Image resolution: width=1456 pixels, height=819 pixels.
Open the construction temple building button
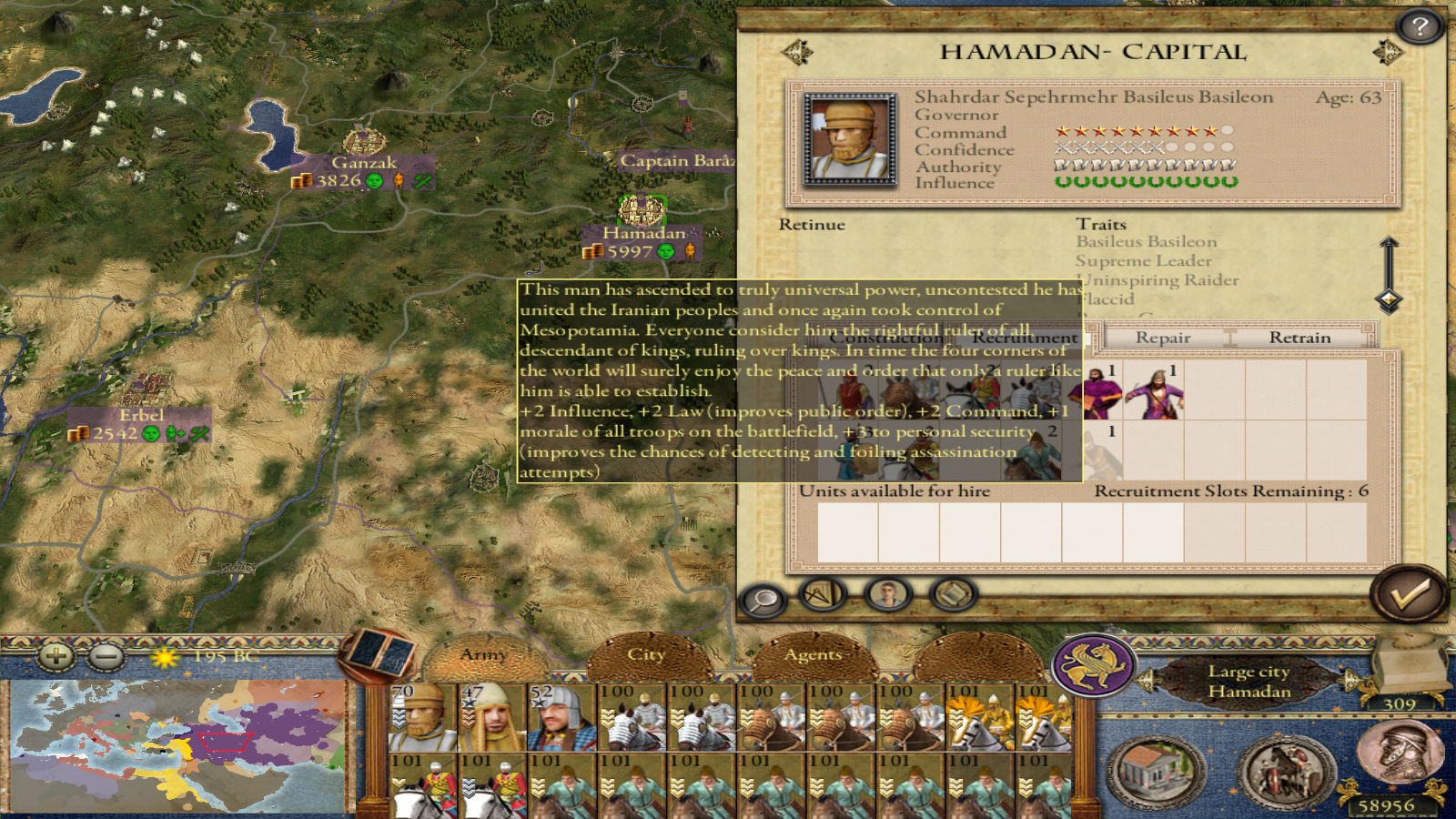coord(1155,772)
